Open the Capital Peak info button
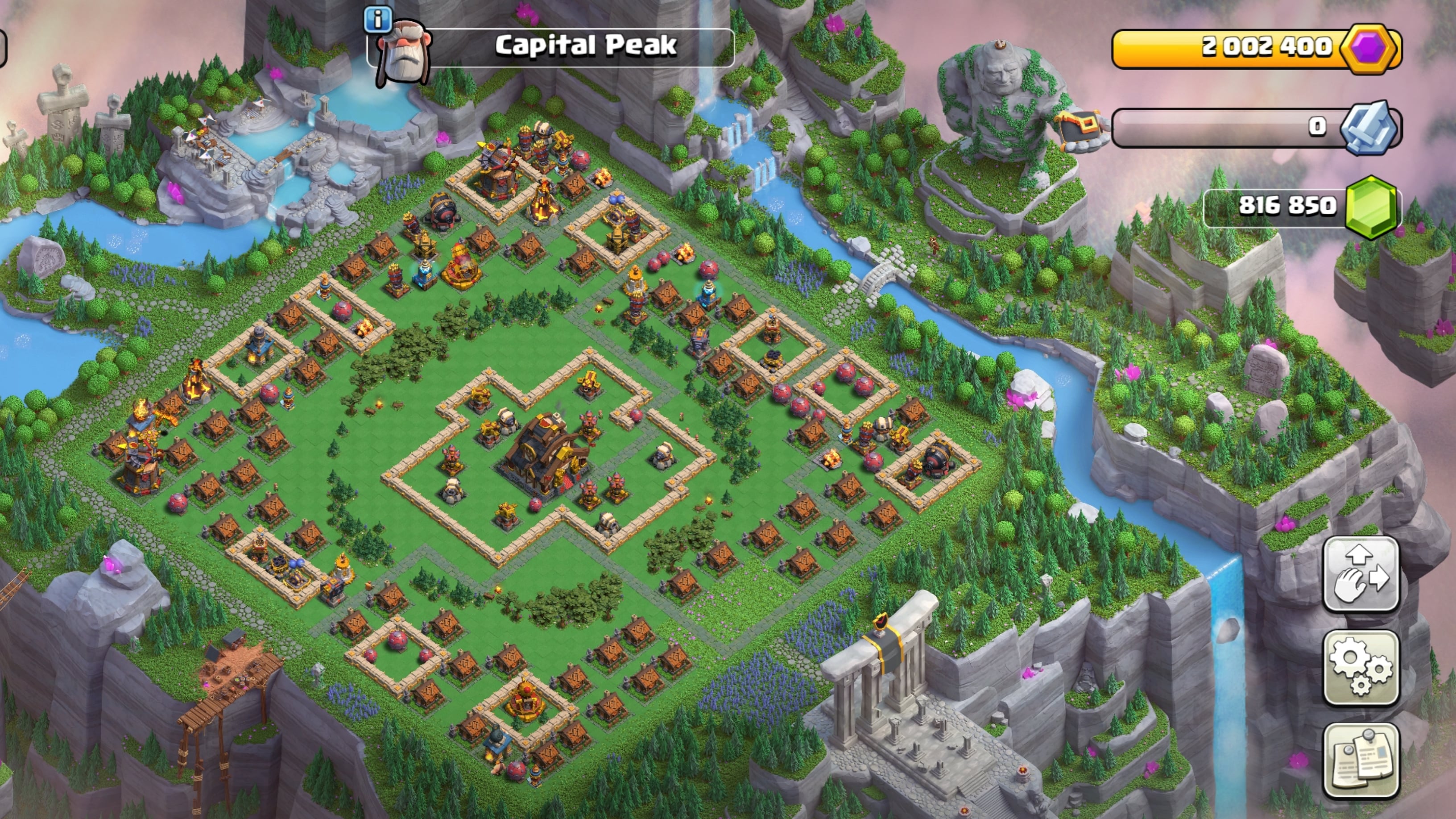This screenshot has width=1456, height=819. click(x=377, y=19)
